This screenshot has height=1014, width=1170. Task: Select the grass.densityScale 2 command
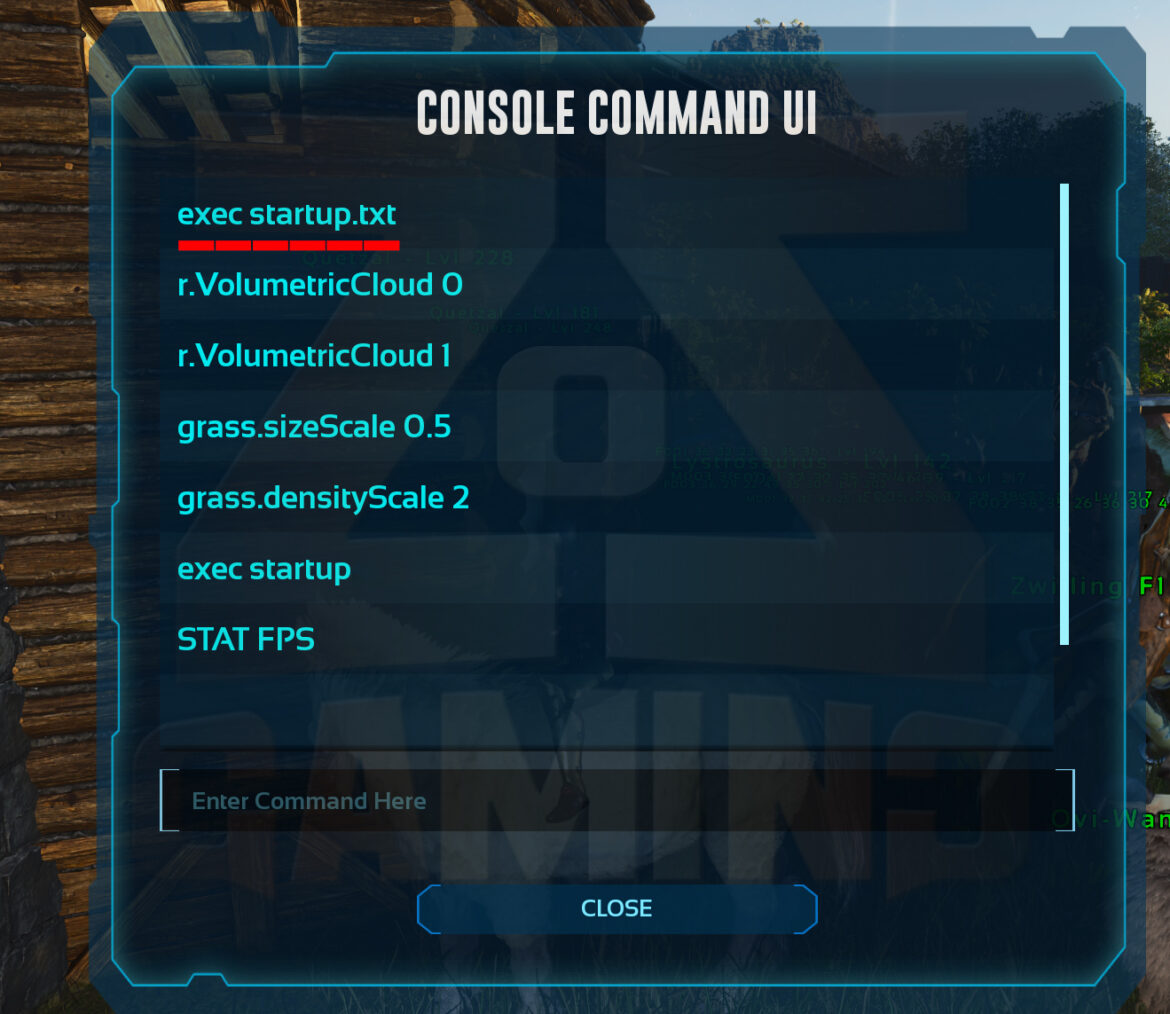323,498
